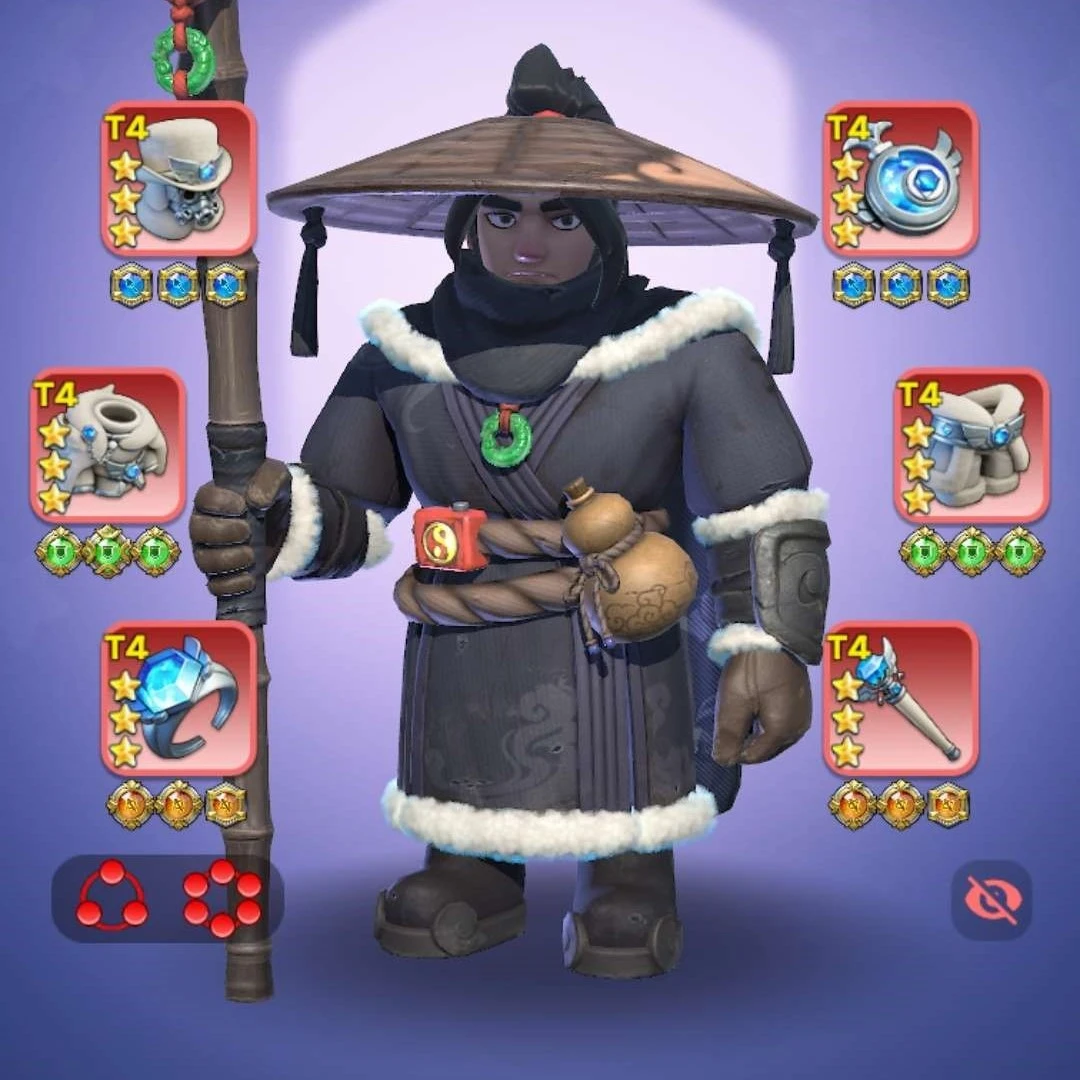Screen dimensions: 1080x1080
Task: Select the T4 boots equipment slot
Action: [x=971, y=446]
